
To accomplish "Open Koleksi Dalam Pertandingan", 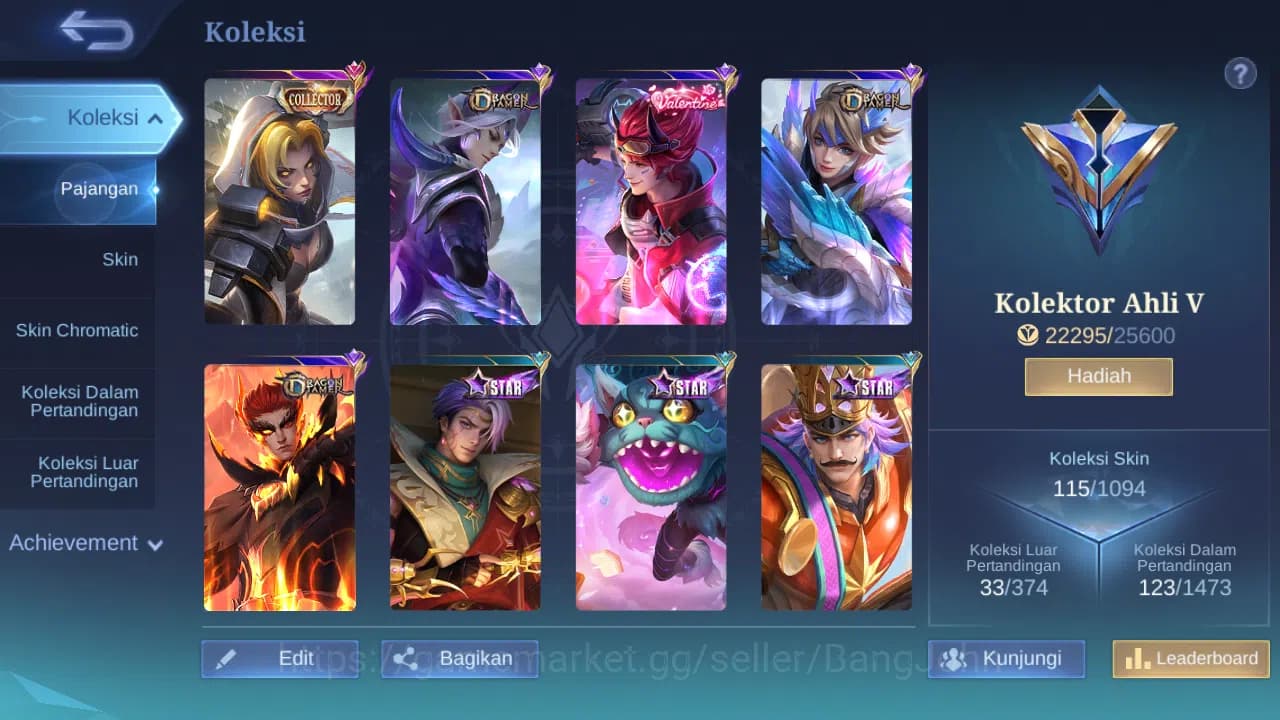I will coord(80,400).
